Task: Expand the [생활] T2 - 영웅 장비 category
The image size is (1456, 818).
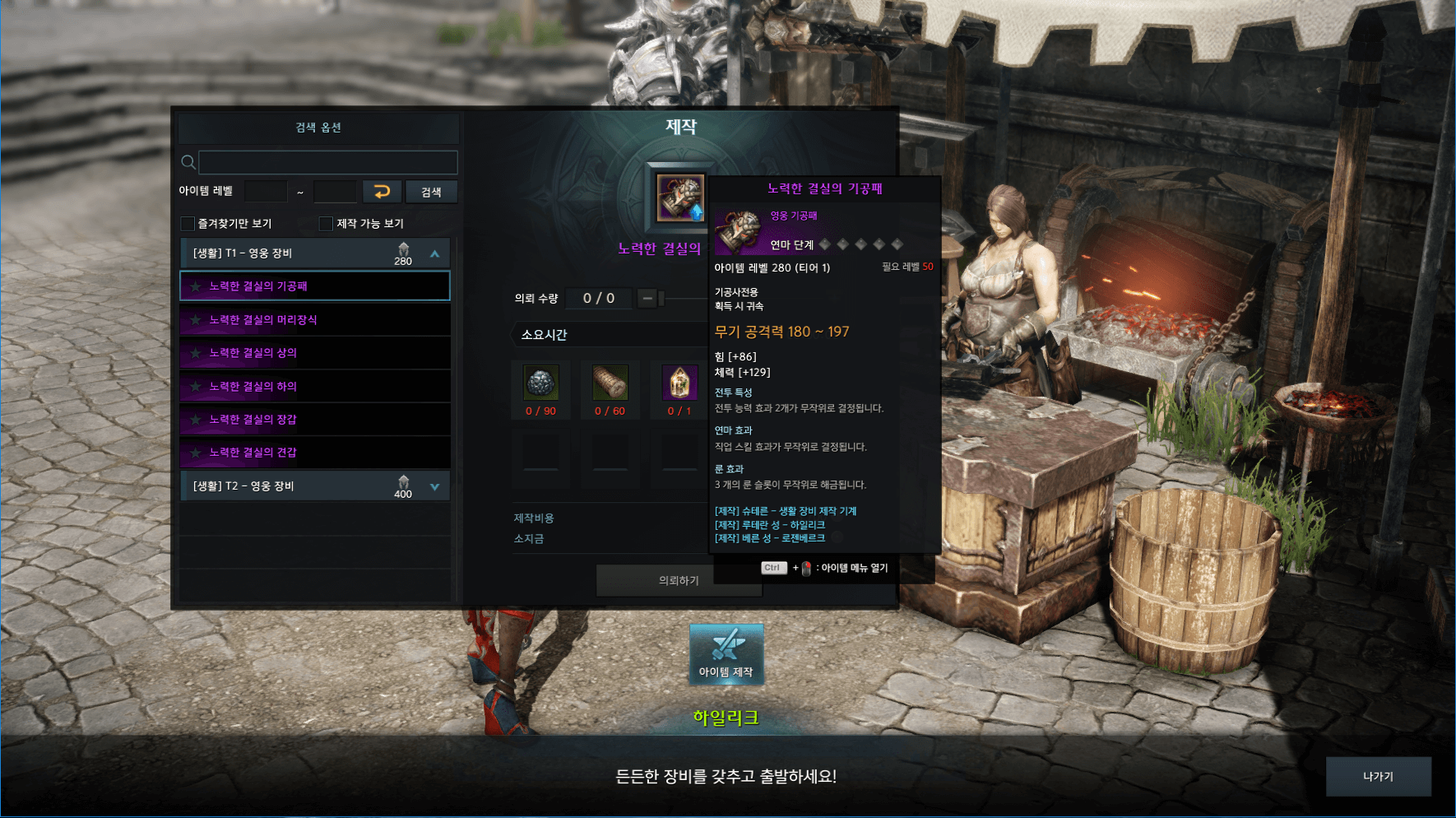Action: pyautogui.click(x=434, y=486)
